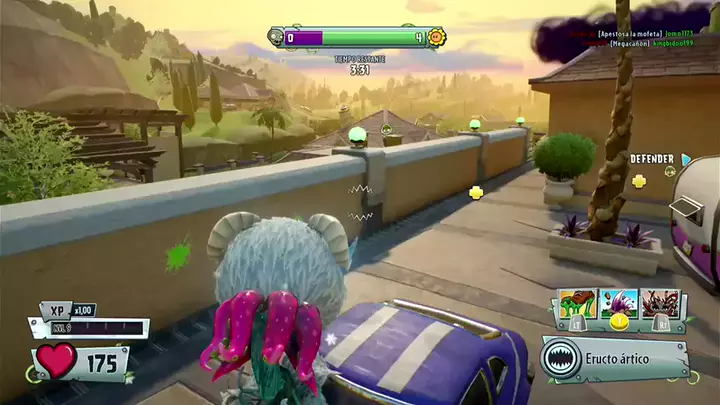Click the DEFENDER objective marker

[651, 158]
